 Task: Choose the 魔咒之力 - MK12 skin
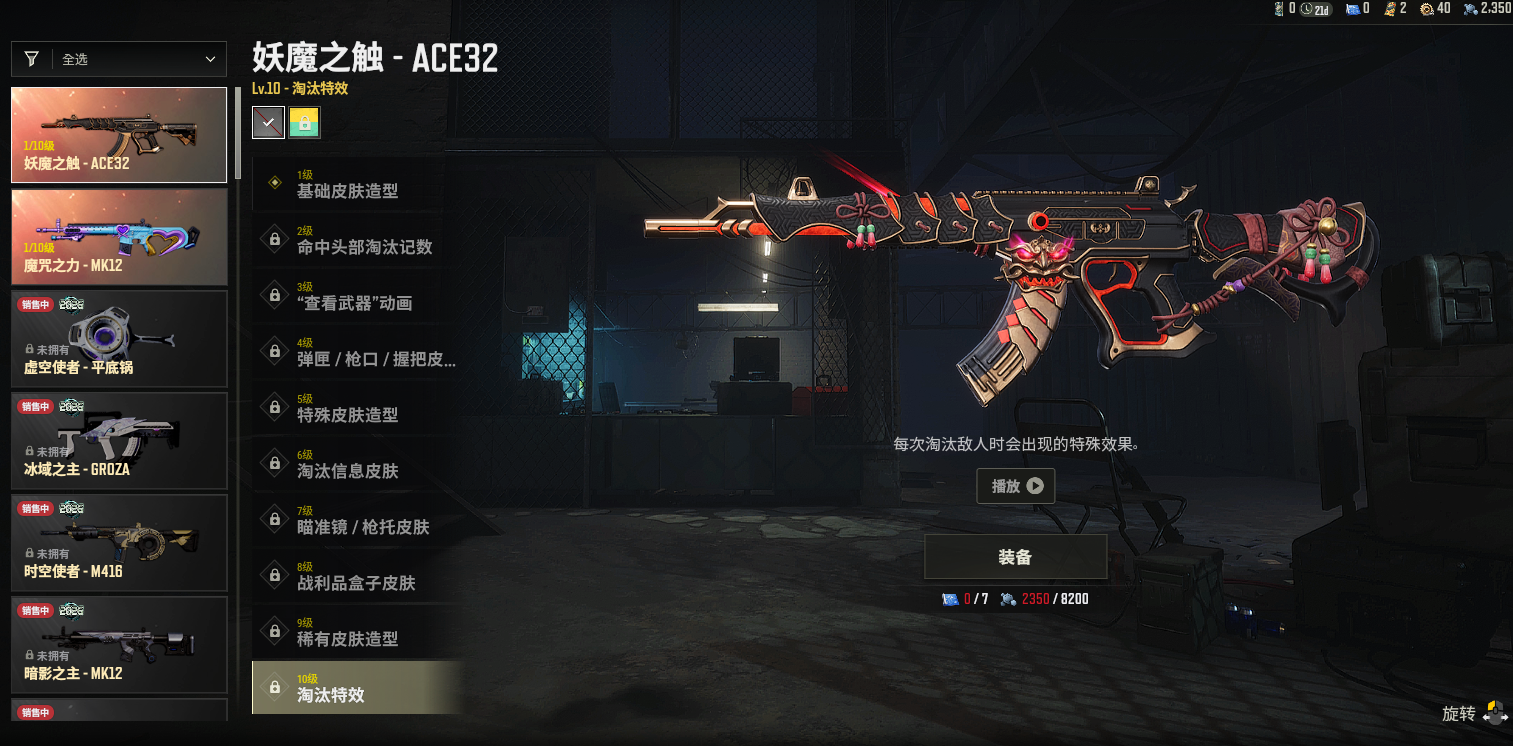119,237
